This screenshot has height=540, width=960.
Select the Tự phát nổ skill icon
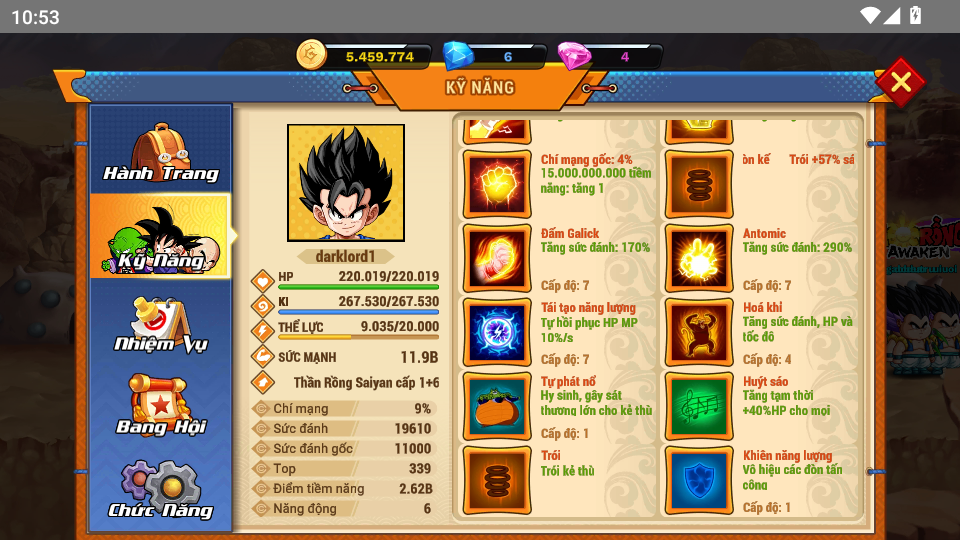[497, 406]
